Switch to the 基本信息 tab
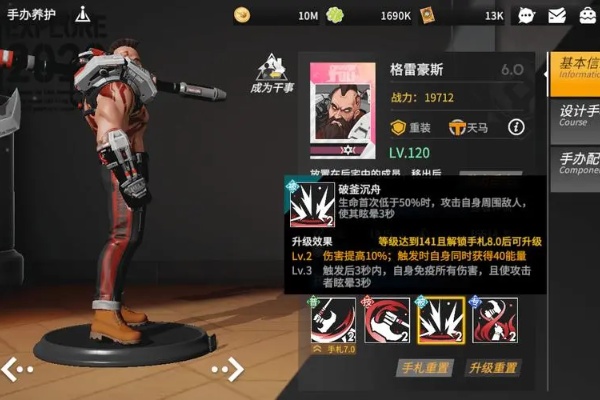600x400 pixels. (577, 72)
